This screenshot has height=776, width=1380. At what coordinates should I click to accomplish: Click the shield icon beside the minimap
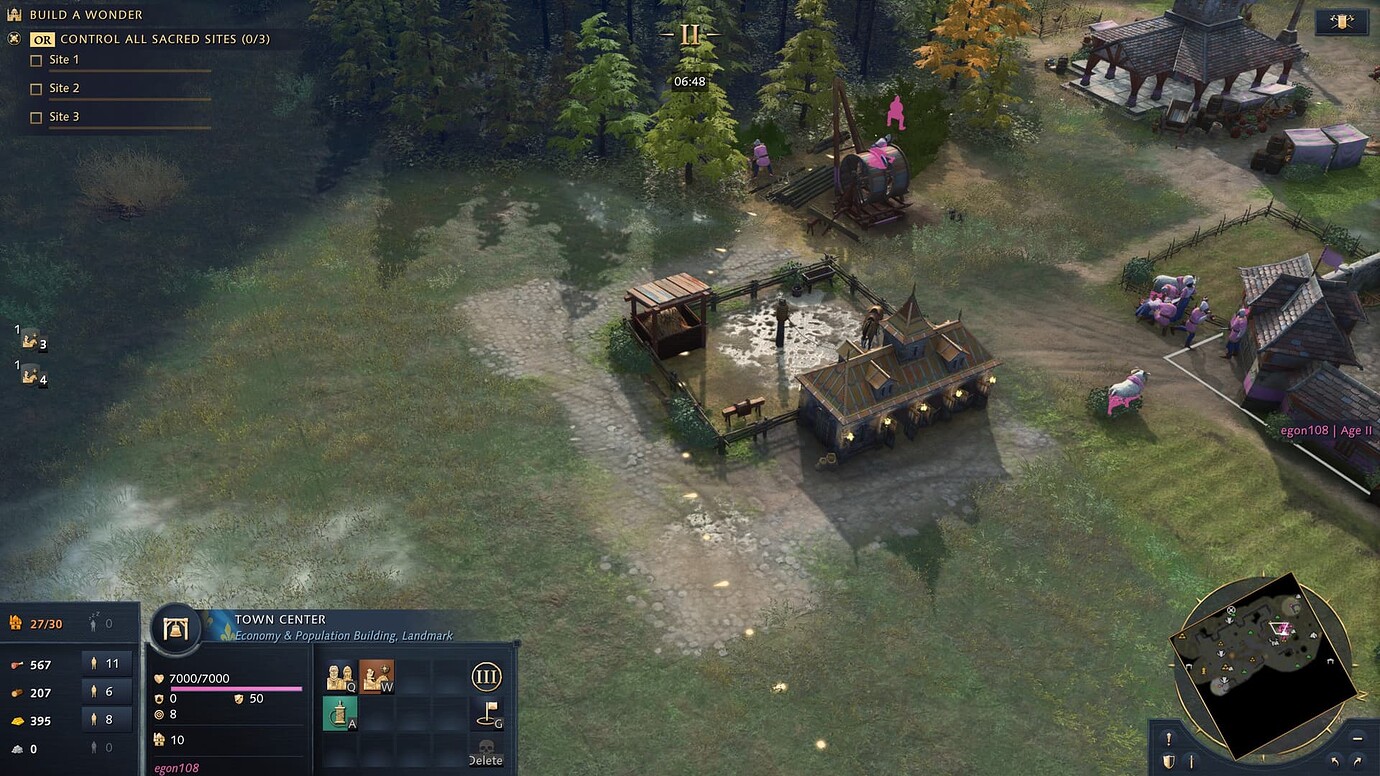pyautogui.click(x=1169, y=761)
